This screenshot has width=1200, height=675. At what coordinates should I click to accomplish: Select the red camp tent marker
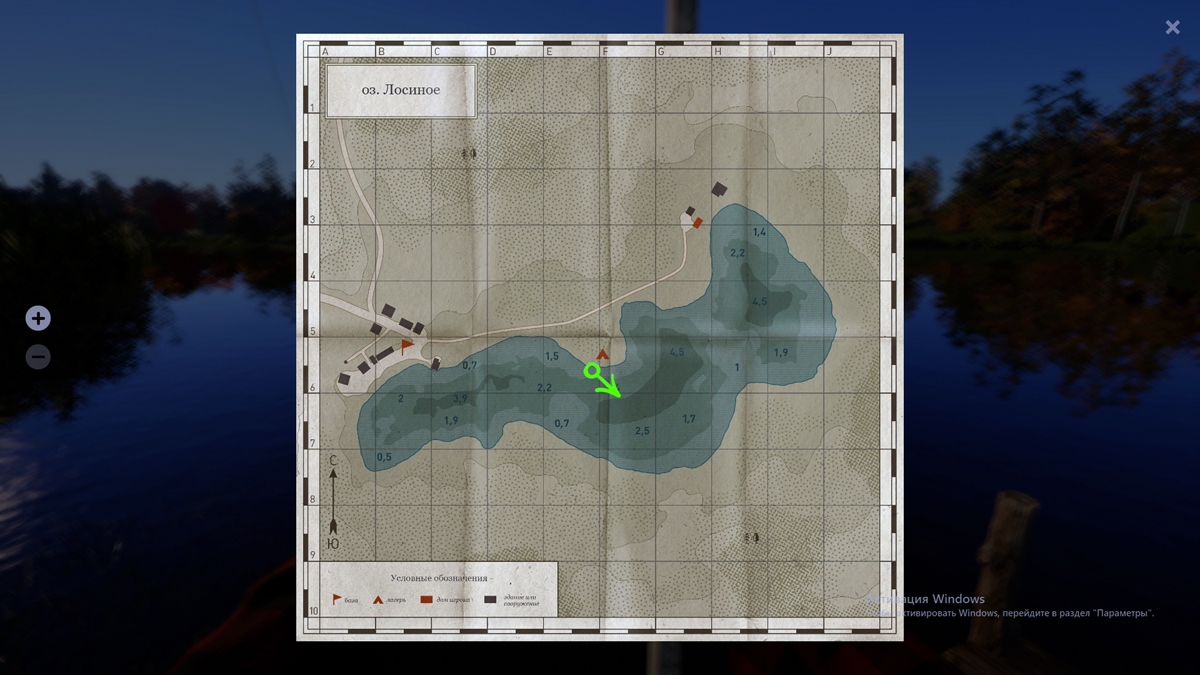[602, 353]
